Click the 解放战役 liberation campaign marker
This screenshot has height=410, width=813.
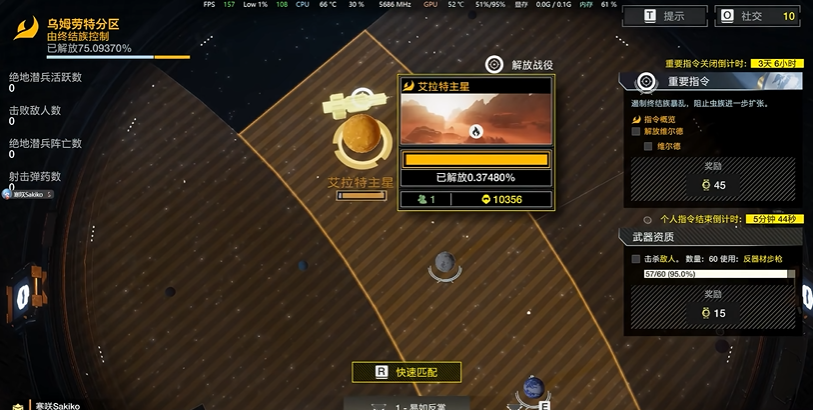click(494, 65)
